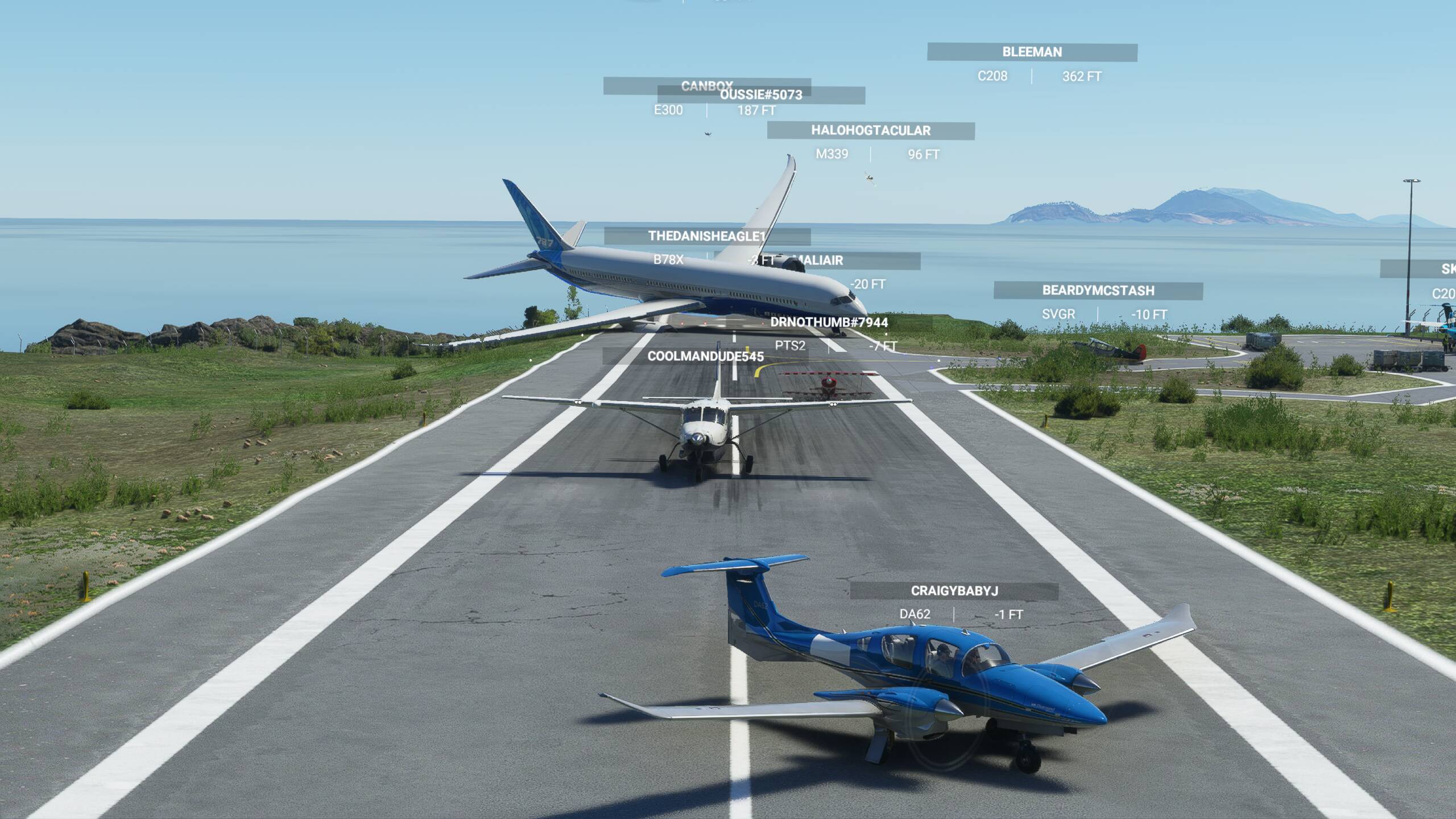Select the BEARDYMCSTASH nameplate
Viewport: 1456px width, 819px height.
[x=1098, y=291]
